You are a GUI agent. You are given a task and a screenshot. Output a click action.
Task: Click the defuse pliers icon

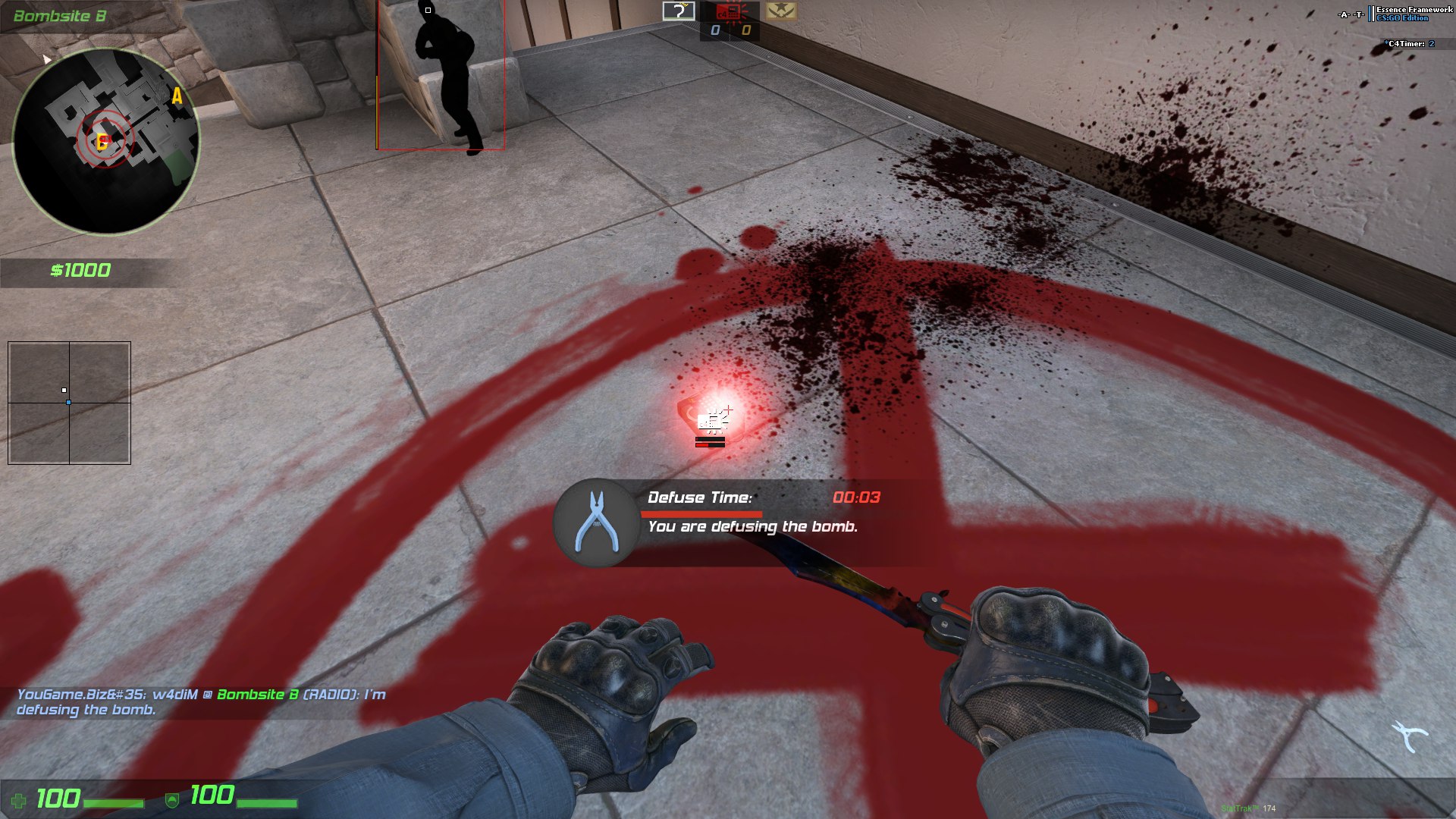pyautogui.click(x=597, y=522)
